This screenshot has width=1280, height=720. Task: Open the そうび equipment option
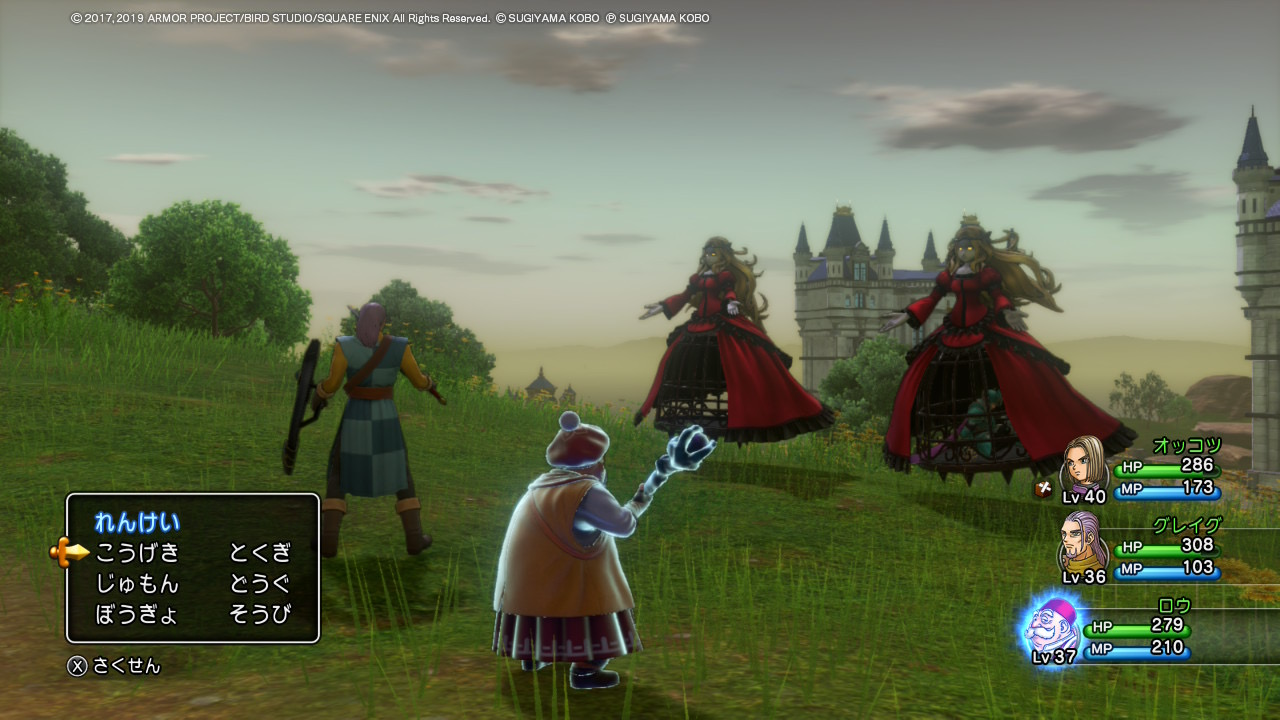point(260,614)
